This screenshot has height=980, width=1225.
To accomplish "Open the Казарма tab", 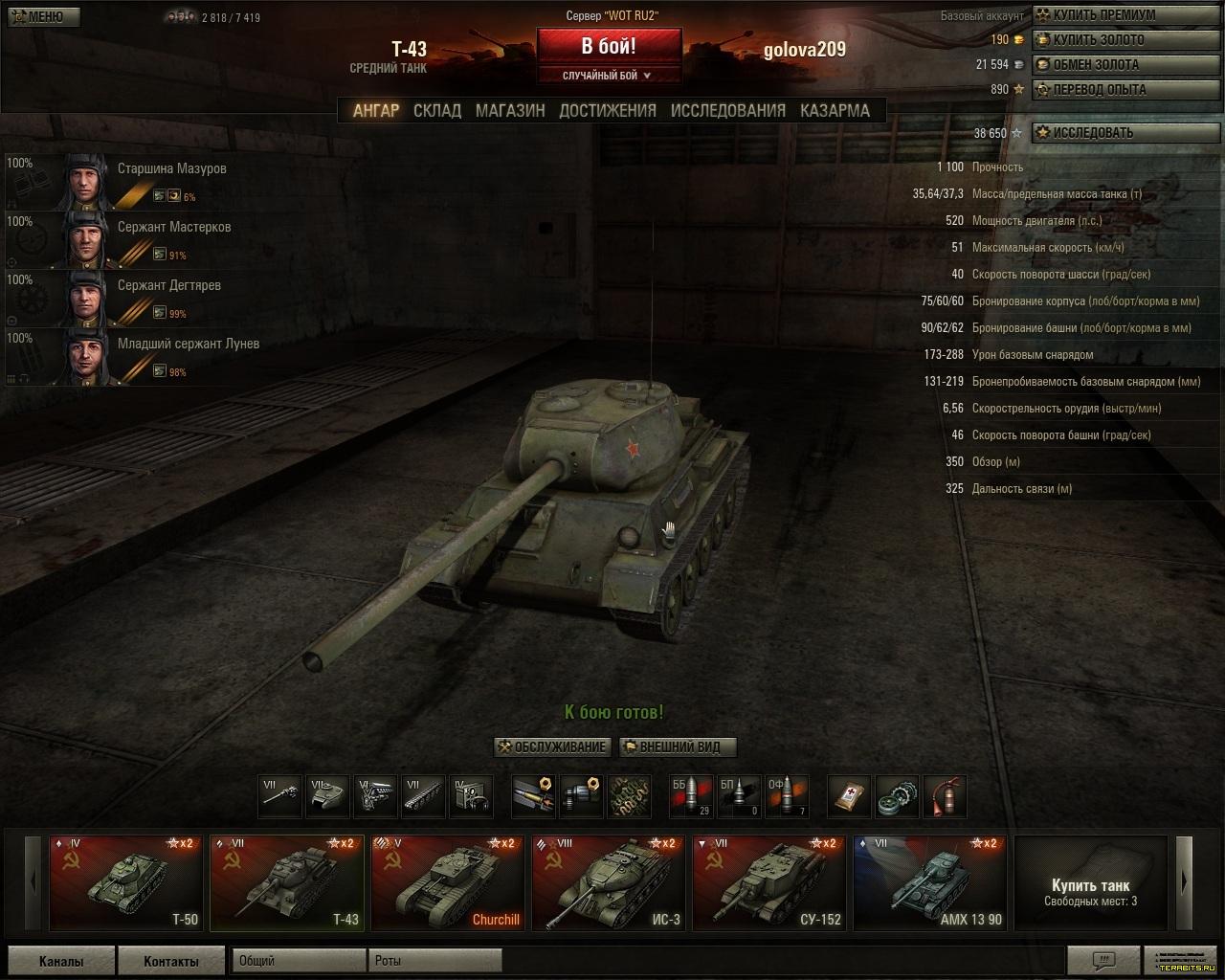I will coord(835,111).
